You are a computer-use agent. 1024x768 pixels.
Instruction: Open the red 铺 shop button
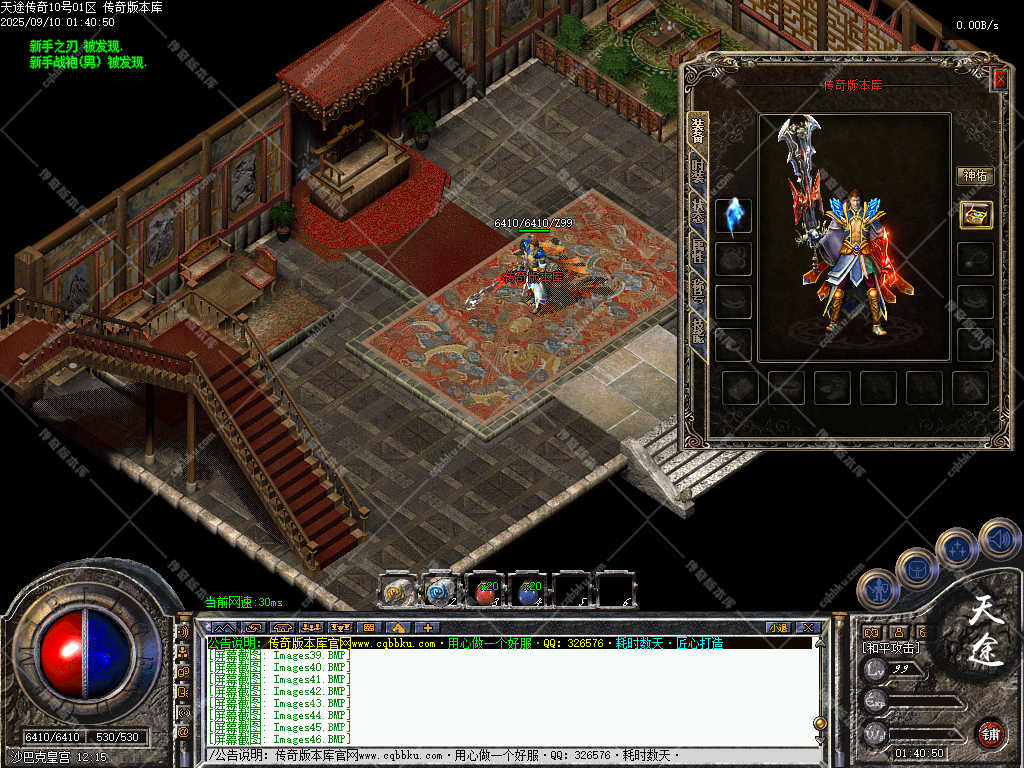point(990,733)
